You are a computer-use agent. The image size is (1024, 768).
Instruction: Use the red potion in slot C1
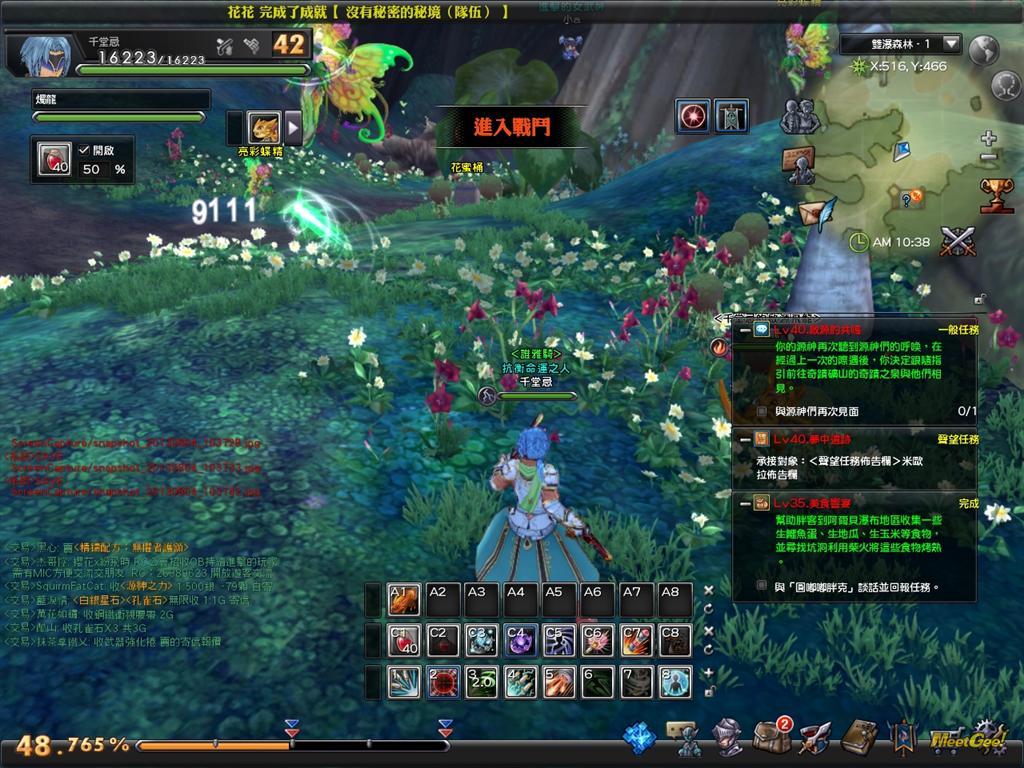(x=404, y=640)
